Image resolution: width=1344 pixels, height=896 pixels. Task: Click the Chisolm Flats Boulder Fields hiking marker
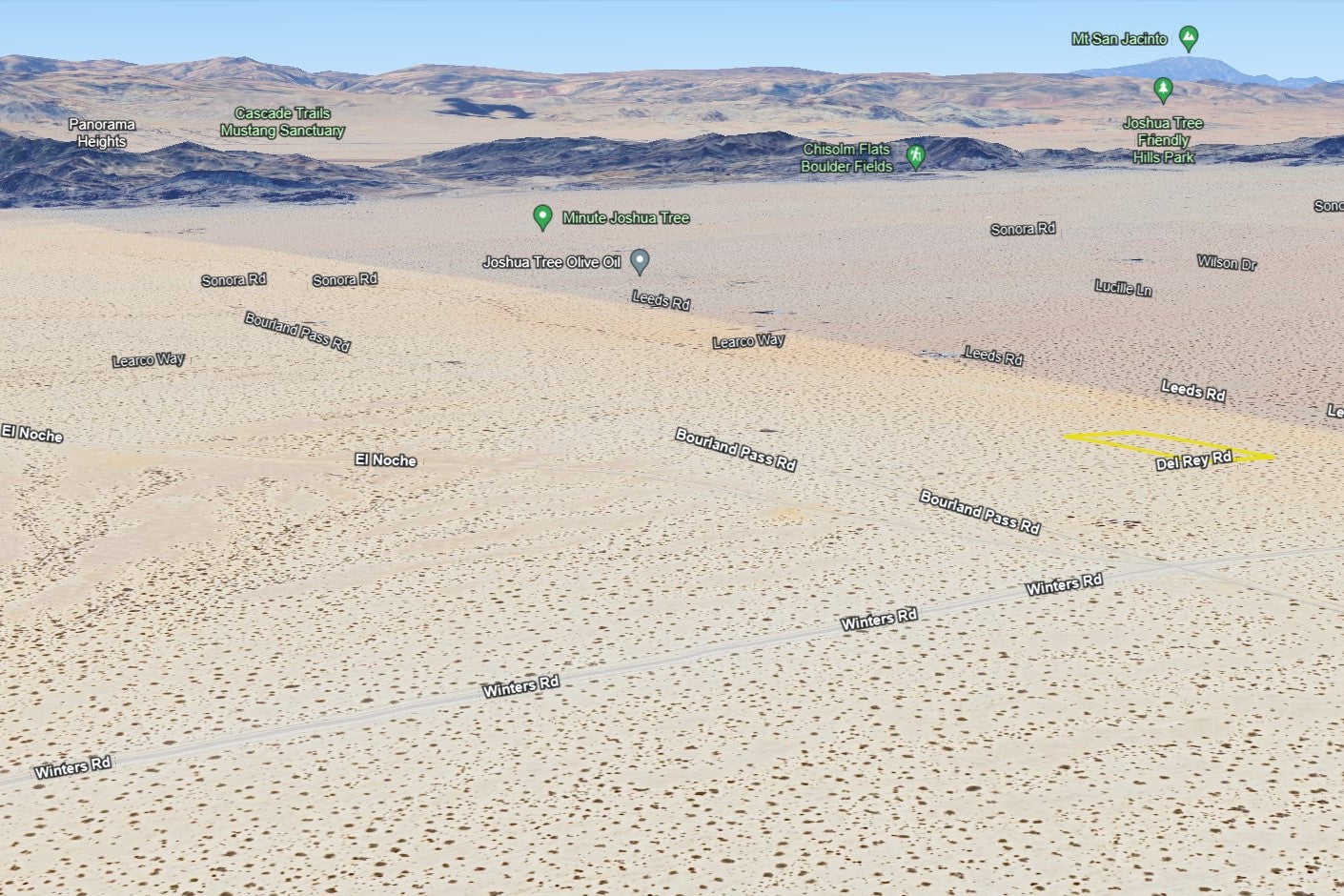coord(915,156)
